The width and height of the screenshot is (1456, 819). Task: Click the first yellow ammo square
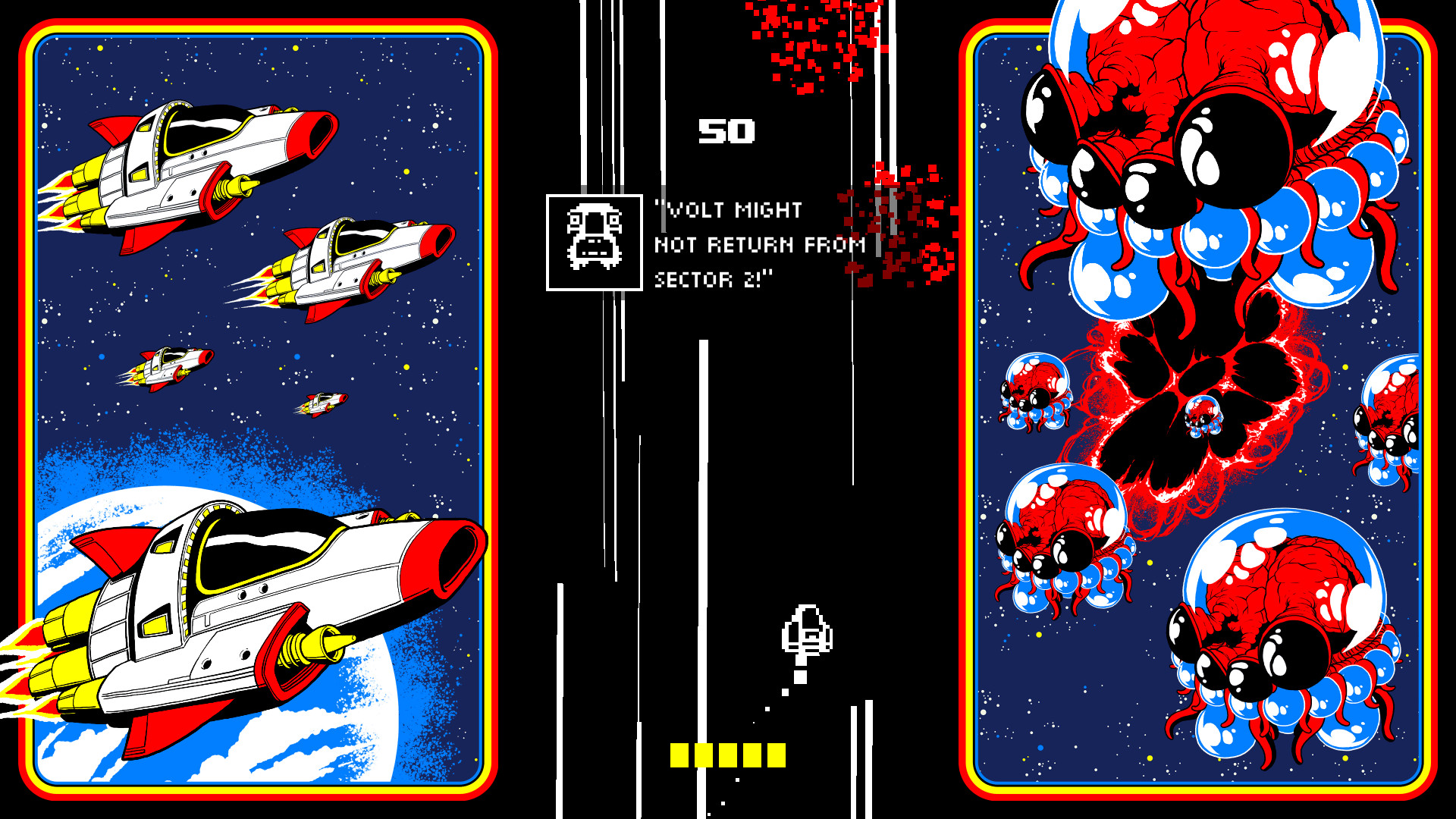(679, 755)
